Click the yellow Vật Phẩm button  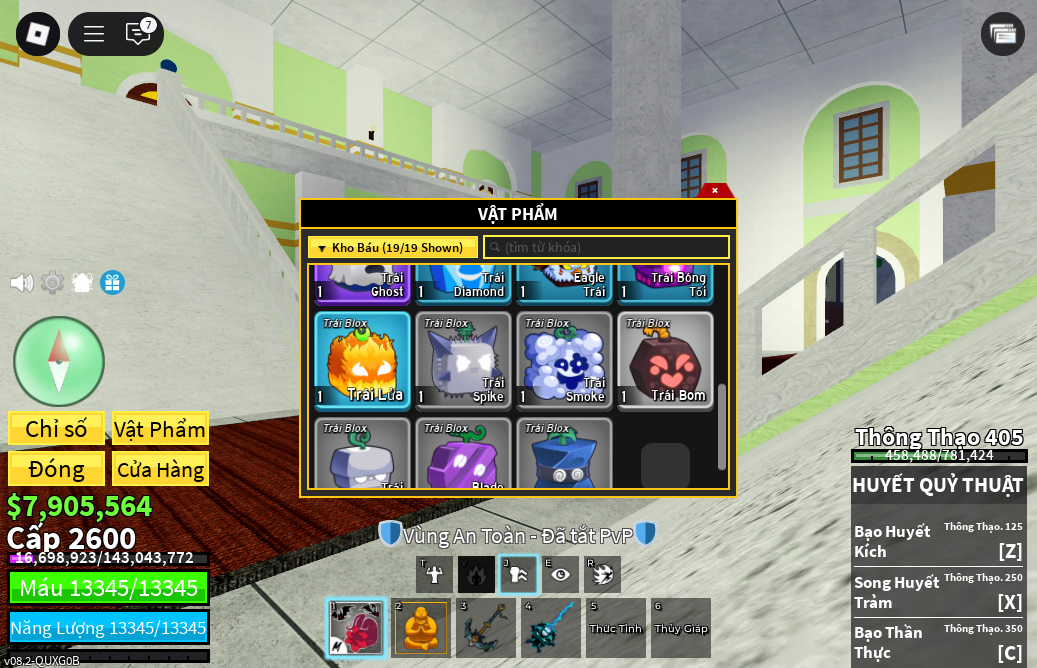(x=160, y=429)
